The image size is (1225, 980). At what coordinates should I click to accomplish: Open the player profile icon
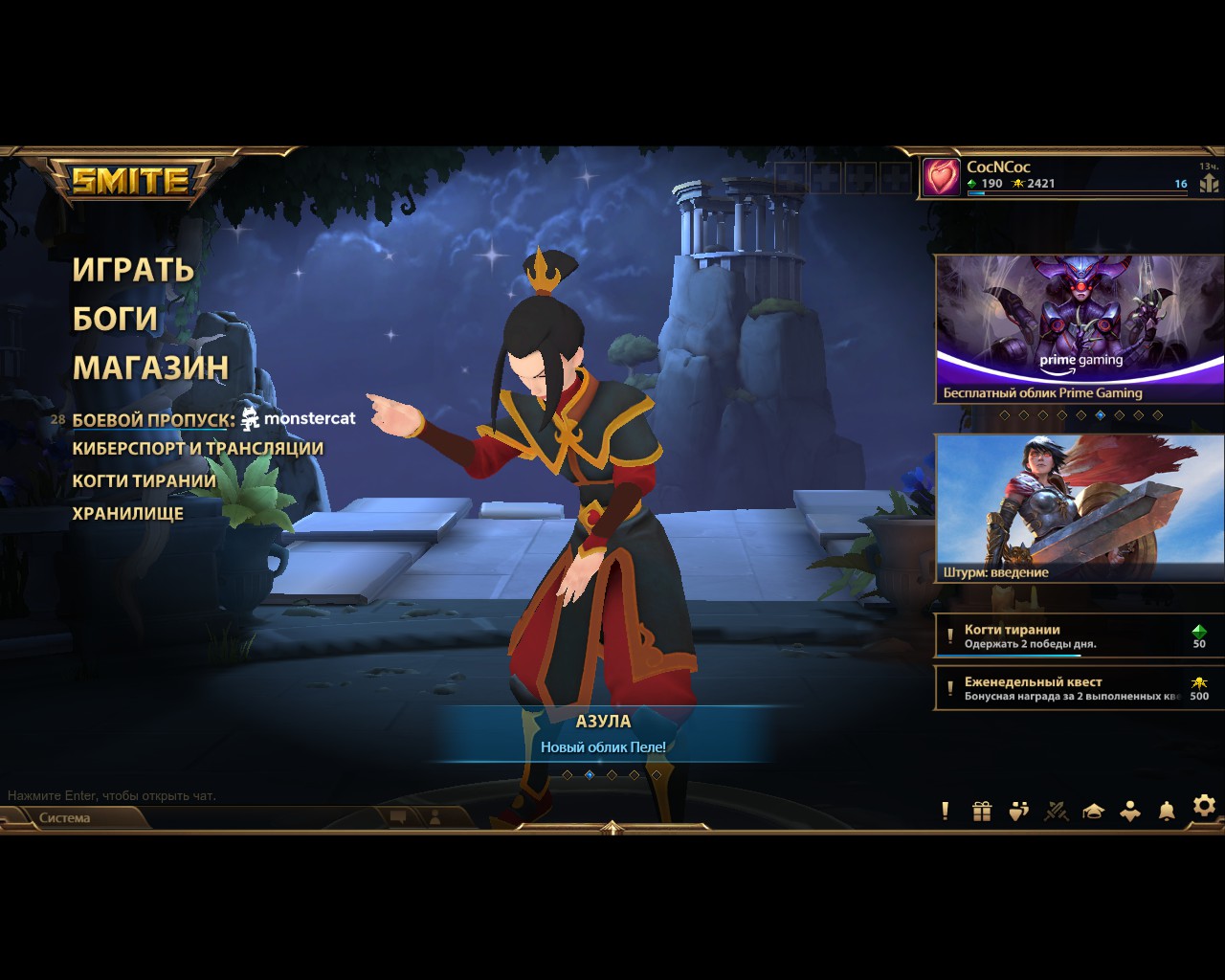click(1128, 812)
